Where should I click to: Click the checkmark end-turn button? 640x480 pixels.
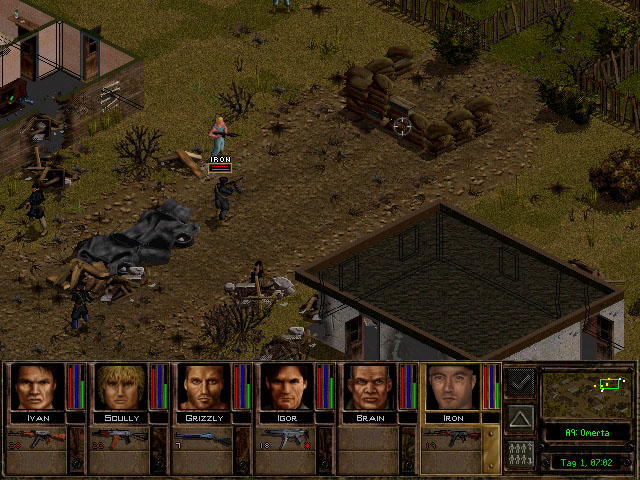pyautogui.click(x=520, y=381)
